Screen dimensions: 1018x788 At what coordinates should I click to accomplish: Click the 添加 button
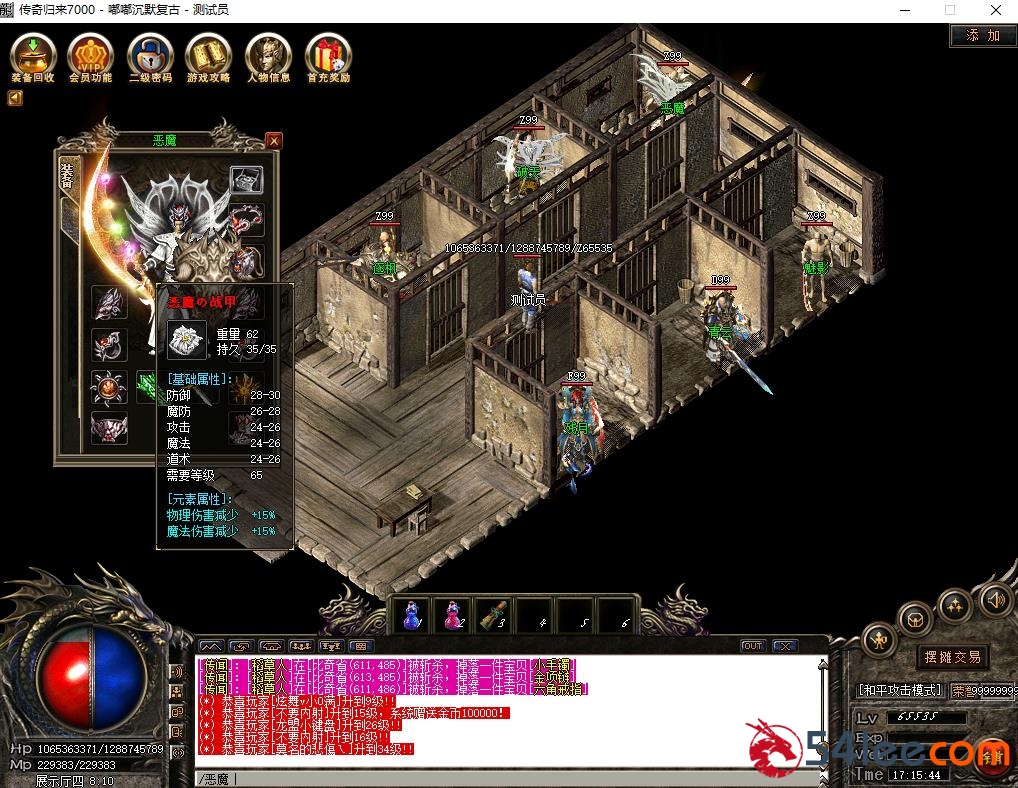(x=982, y=35)
